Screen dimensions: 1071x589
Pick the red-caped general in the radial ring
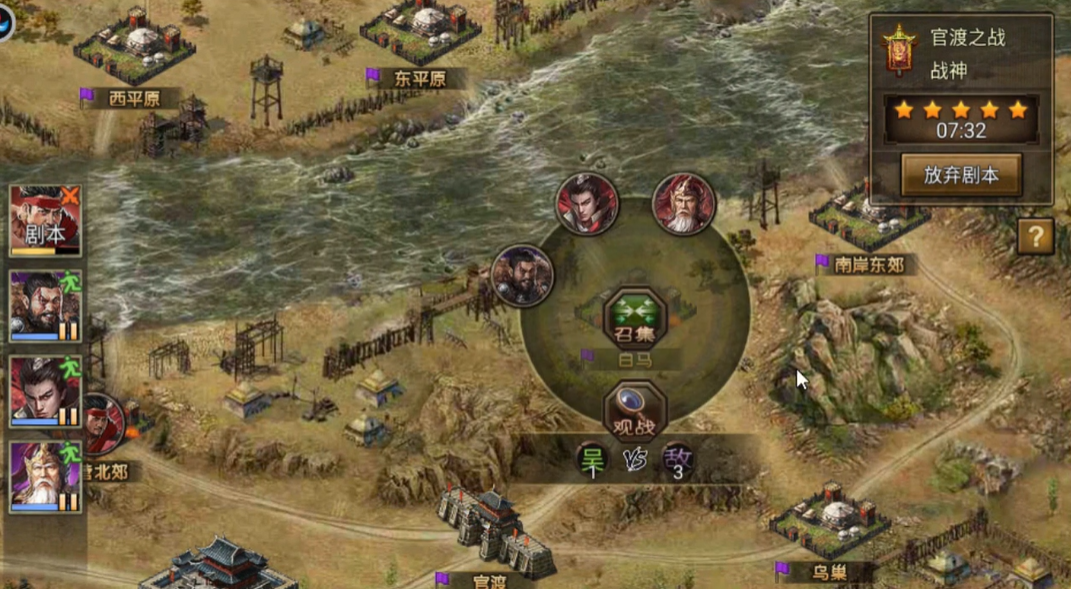[587, 205]
